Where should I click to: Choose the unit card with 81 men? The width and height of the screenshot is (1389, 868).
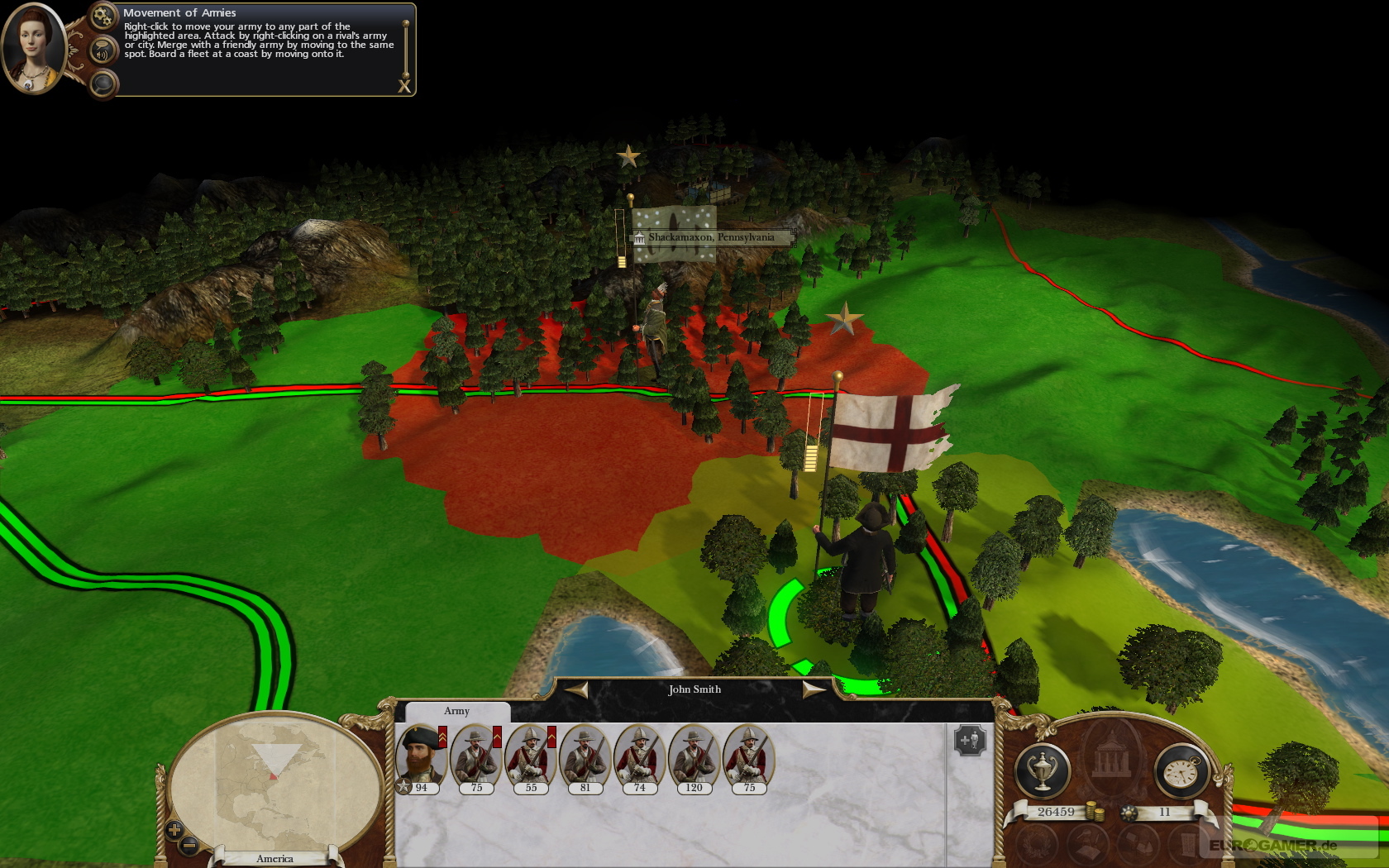pyautogui.click(x=585, y=758)
